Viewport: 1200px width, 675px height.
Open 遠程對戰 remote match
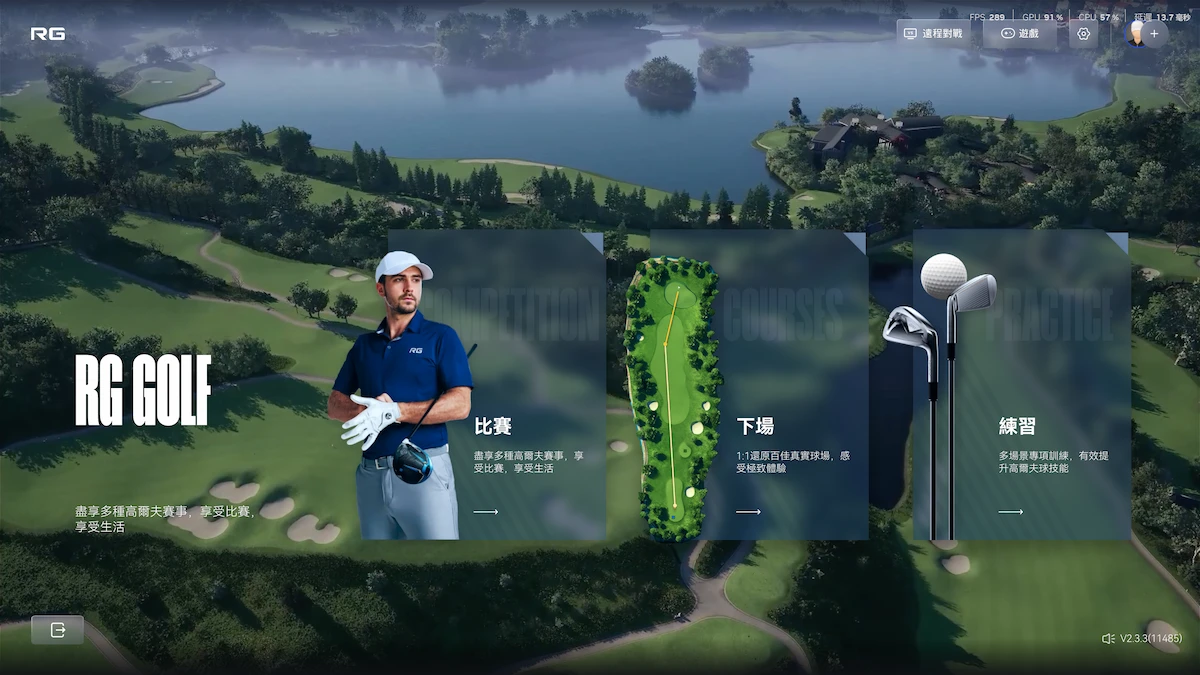click(x=933, y=34)
